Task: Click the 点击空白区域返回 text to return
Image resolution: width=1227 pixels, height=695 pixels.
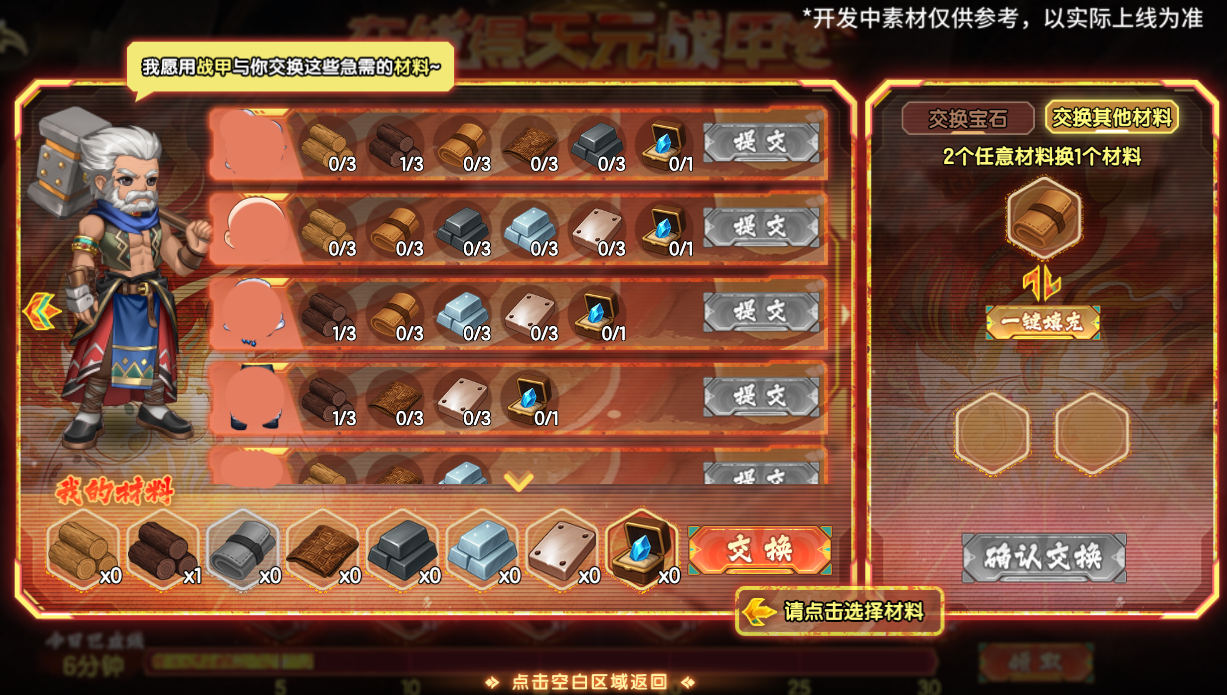Action: coord(589,682)
